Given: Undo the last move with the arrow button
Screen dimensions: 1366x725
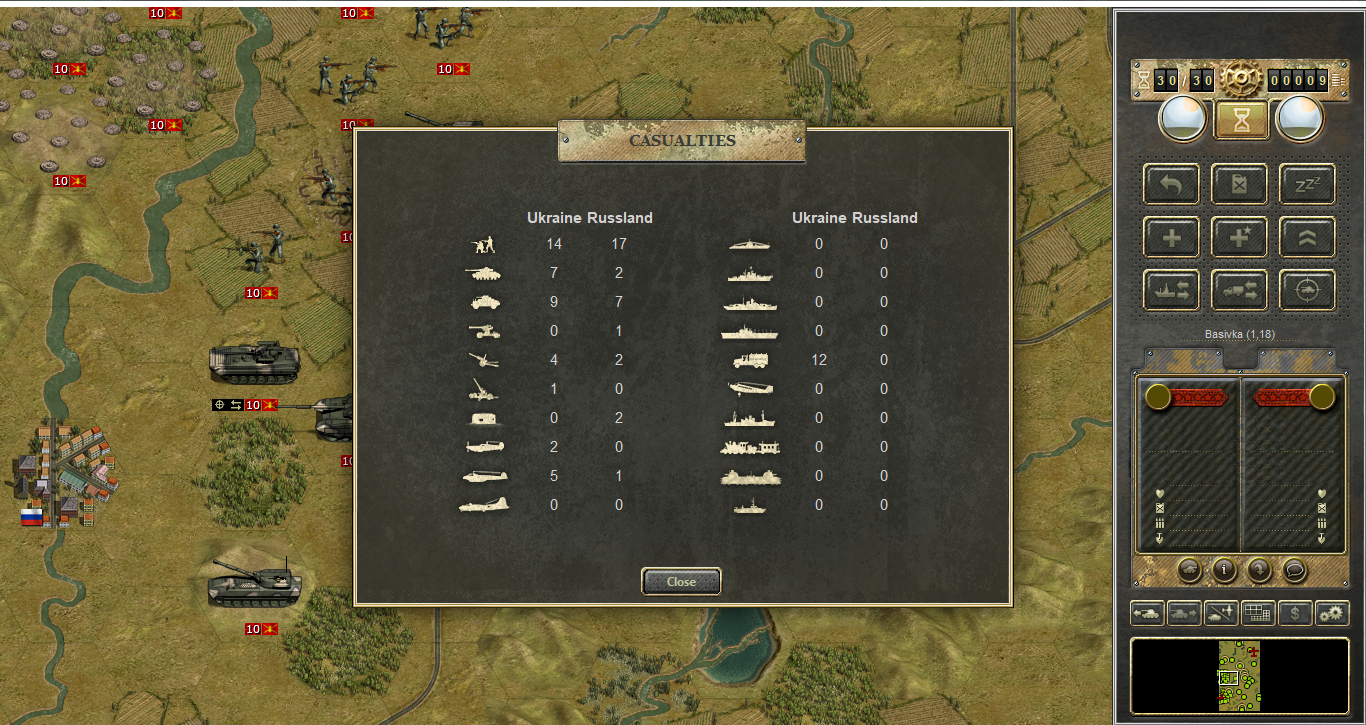Looking at the screenshot, I should tap(1172, 184).
